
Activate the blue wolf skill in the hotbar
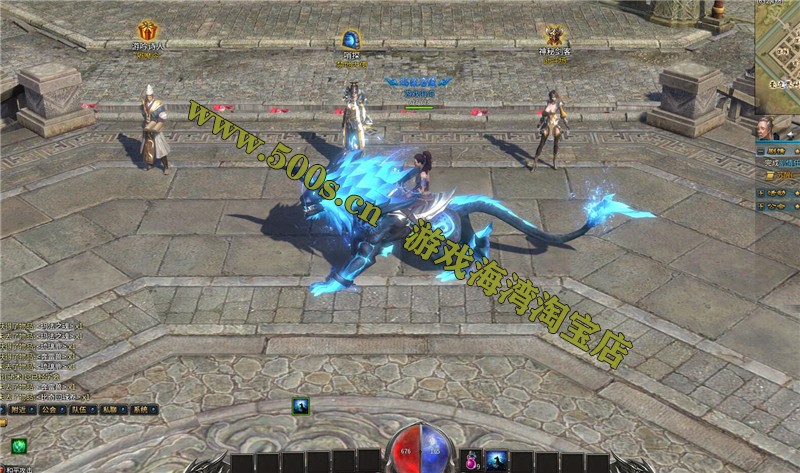pyautogui.click(x=496, y=460)
